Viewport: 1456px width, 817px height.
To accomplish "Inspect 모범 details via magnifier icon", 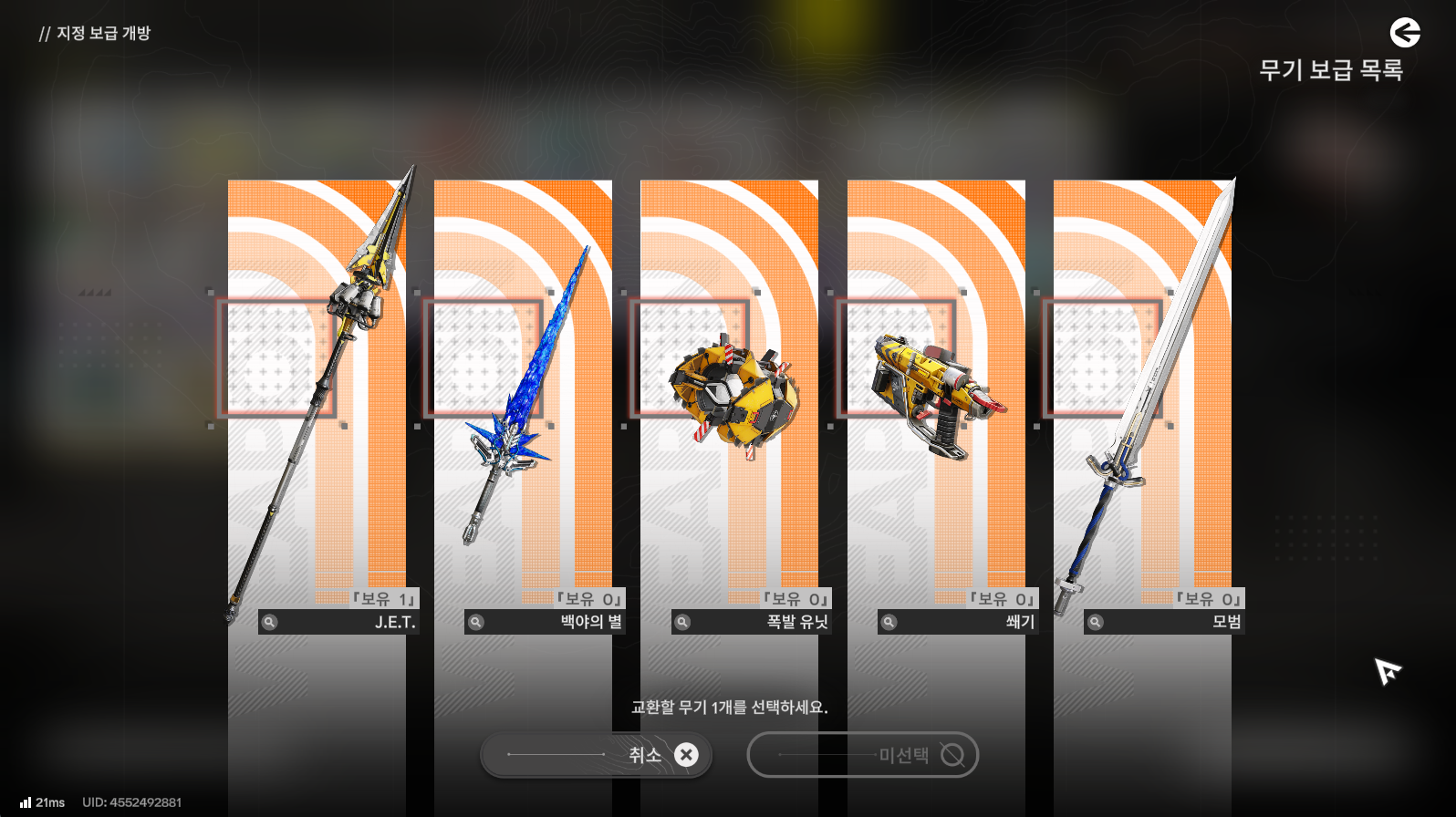I will click(1096, 622).
